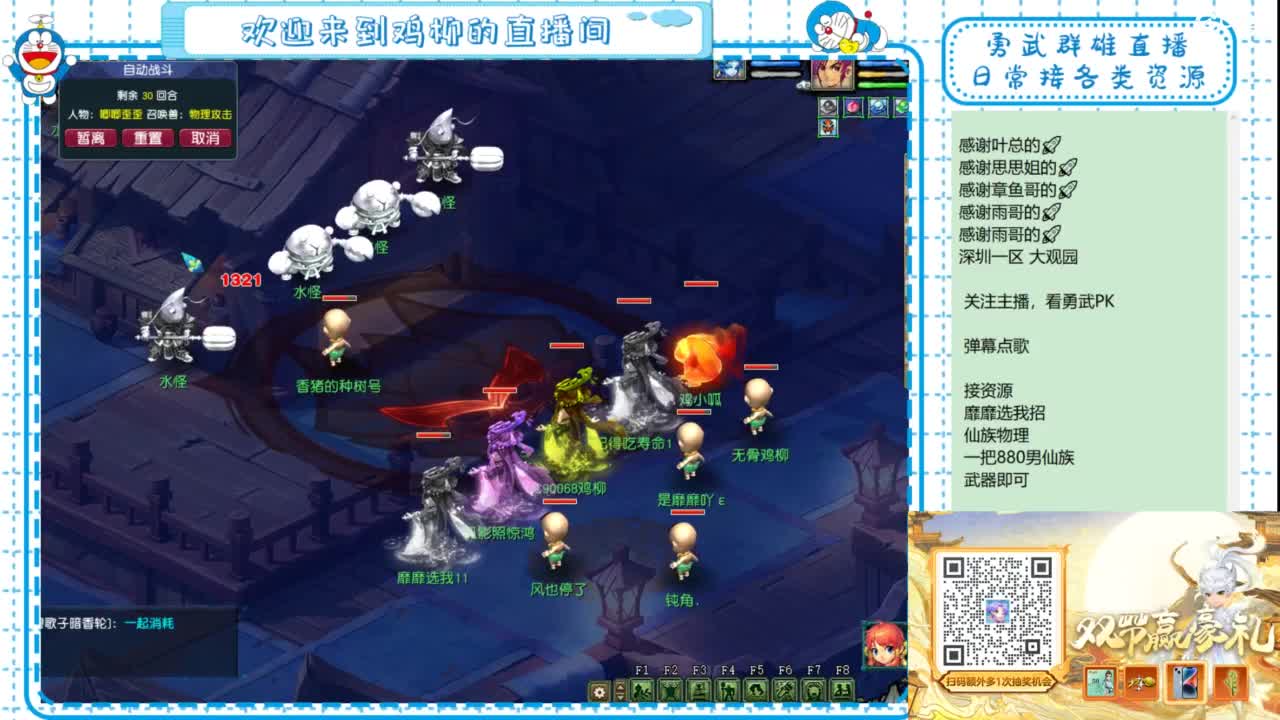Image resolution: width=1280 pixels, height=720 pixels.
Task: Click the up arrow to page the skill bar
Action: (618, 686)
